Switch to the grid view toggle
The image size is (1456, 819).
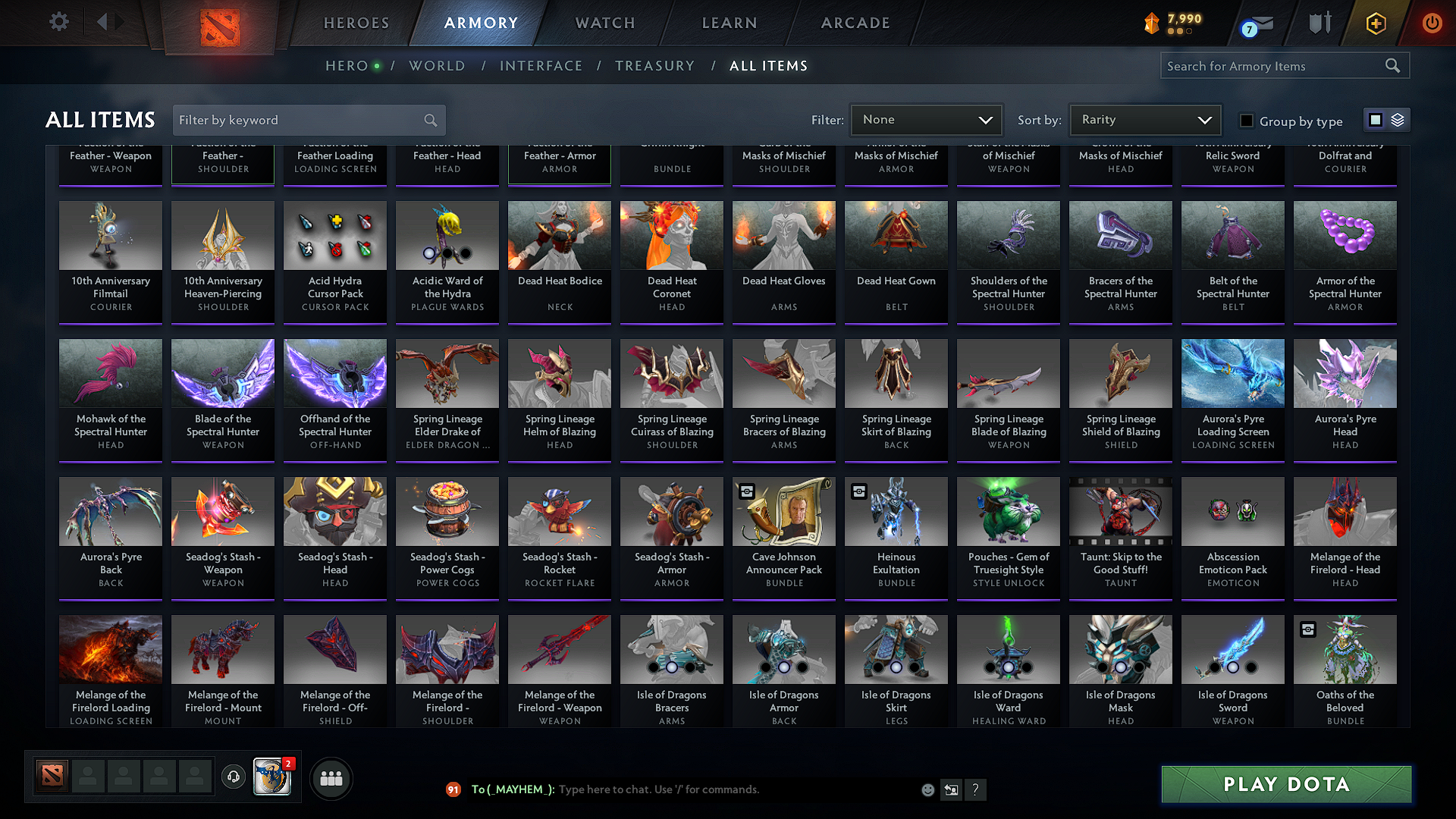[x=1375, y=119]
